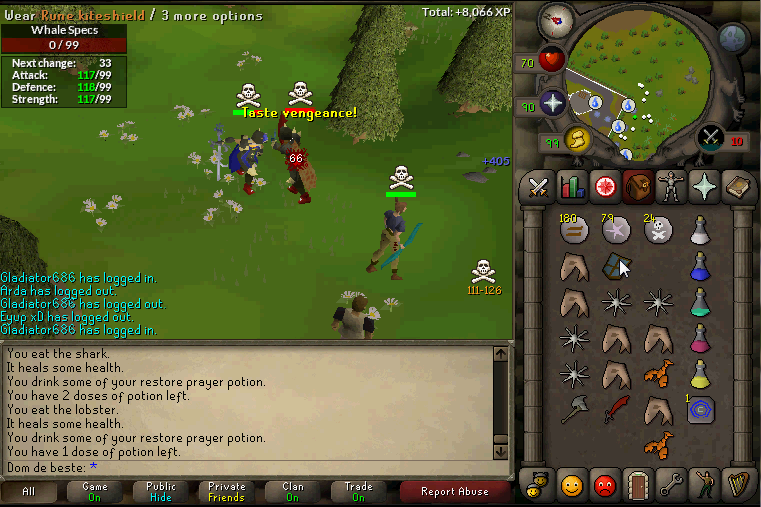Open the Quest List tab

coord(604,187)
